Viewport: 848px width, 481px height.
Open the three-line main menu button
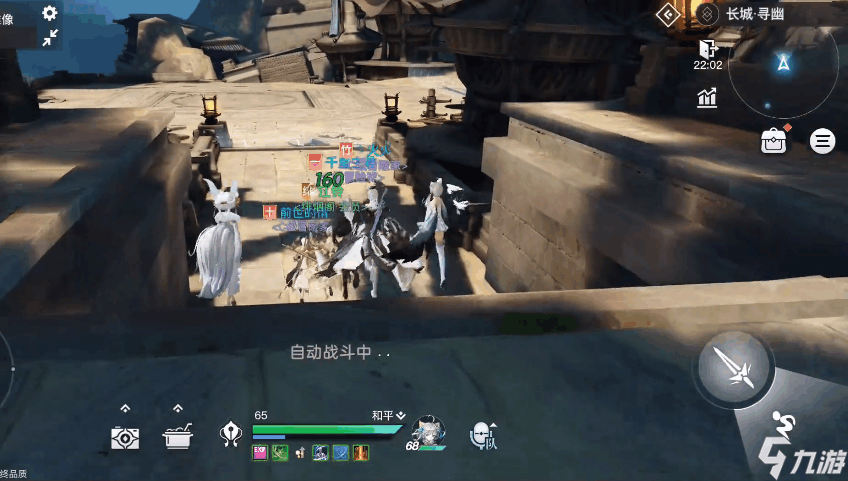point(823,141)
